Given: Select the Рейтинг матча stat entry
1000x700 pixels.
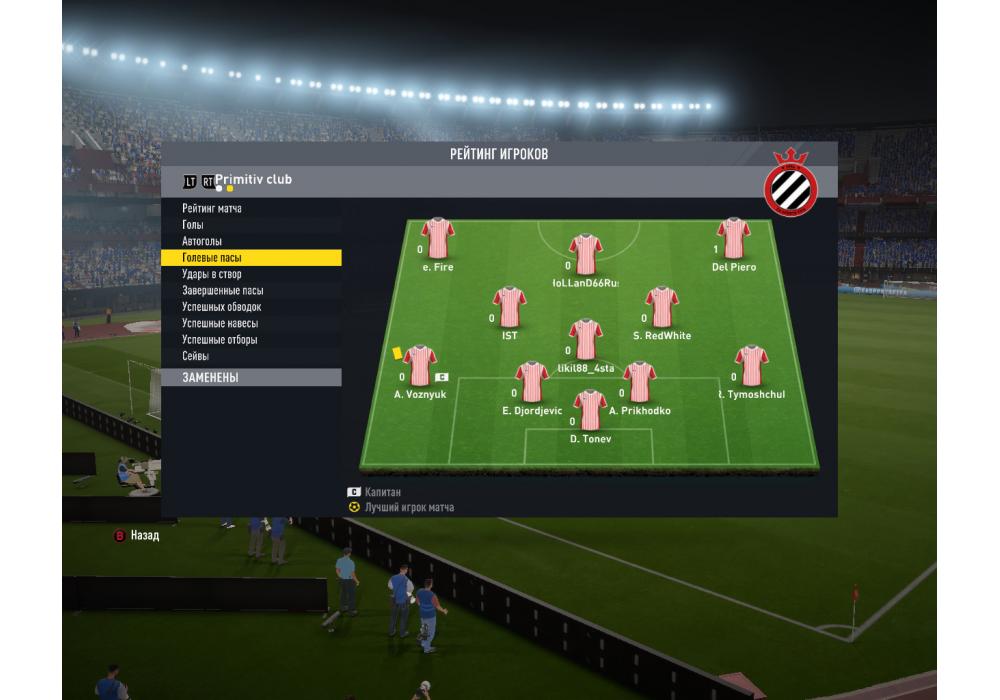Looking at the screenshot, I should (x=212, y=209).
